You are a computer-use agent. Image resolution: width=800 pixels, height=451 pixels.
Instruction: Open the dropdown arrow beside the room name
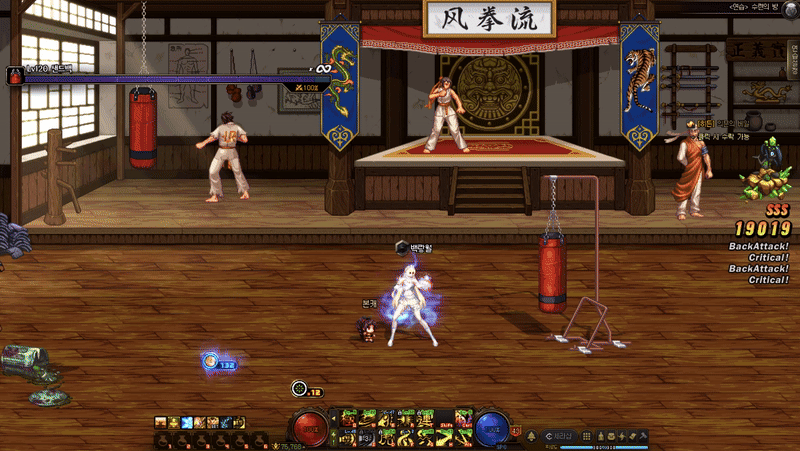pyautogui.click(x=791, y=6)
